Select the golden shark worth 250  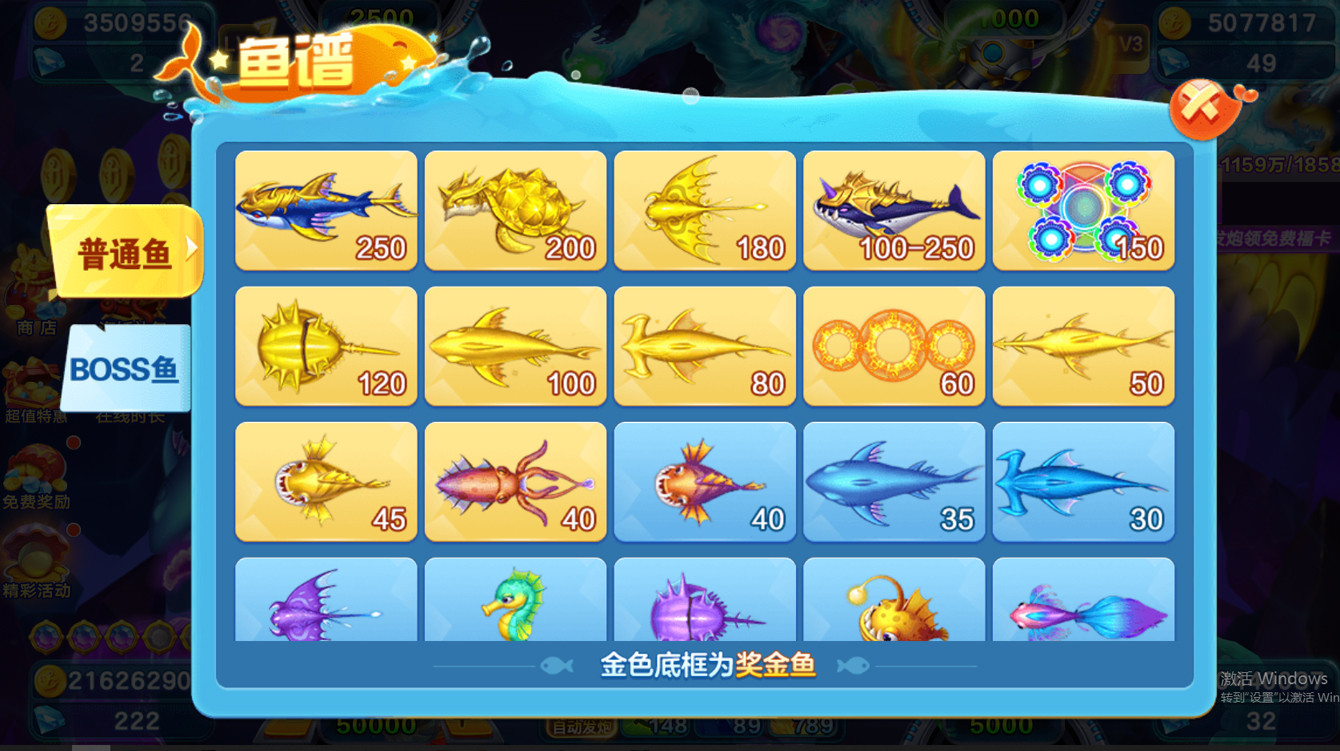click(325, 210)
